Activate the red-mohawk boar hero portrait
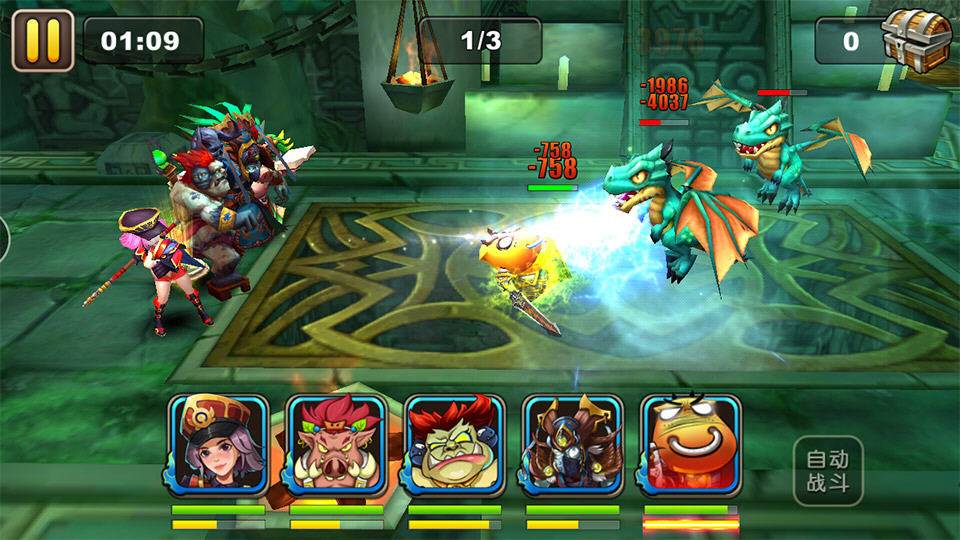960x540 pixels. coord(336,444)
